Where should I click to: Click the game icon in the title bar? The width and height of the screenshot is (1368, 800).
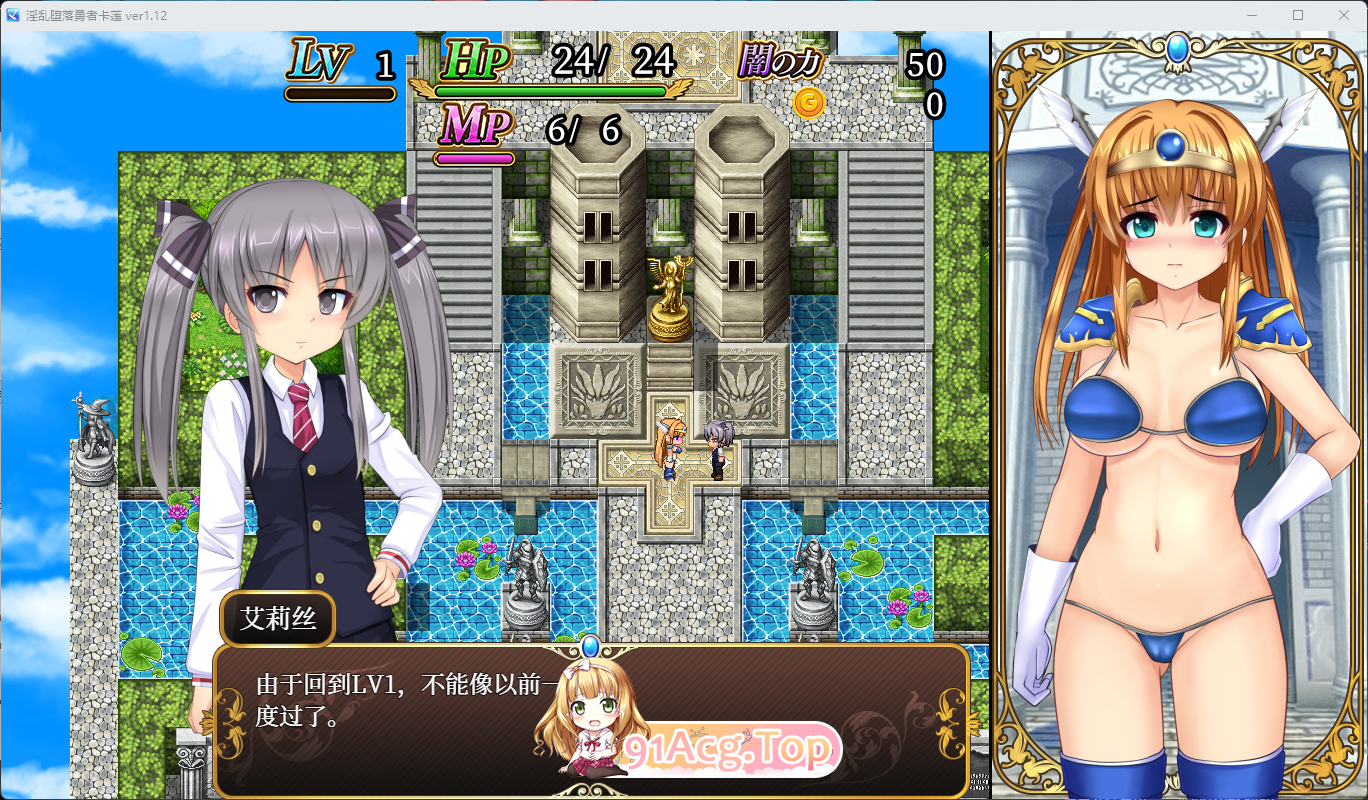12,15
